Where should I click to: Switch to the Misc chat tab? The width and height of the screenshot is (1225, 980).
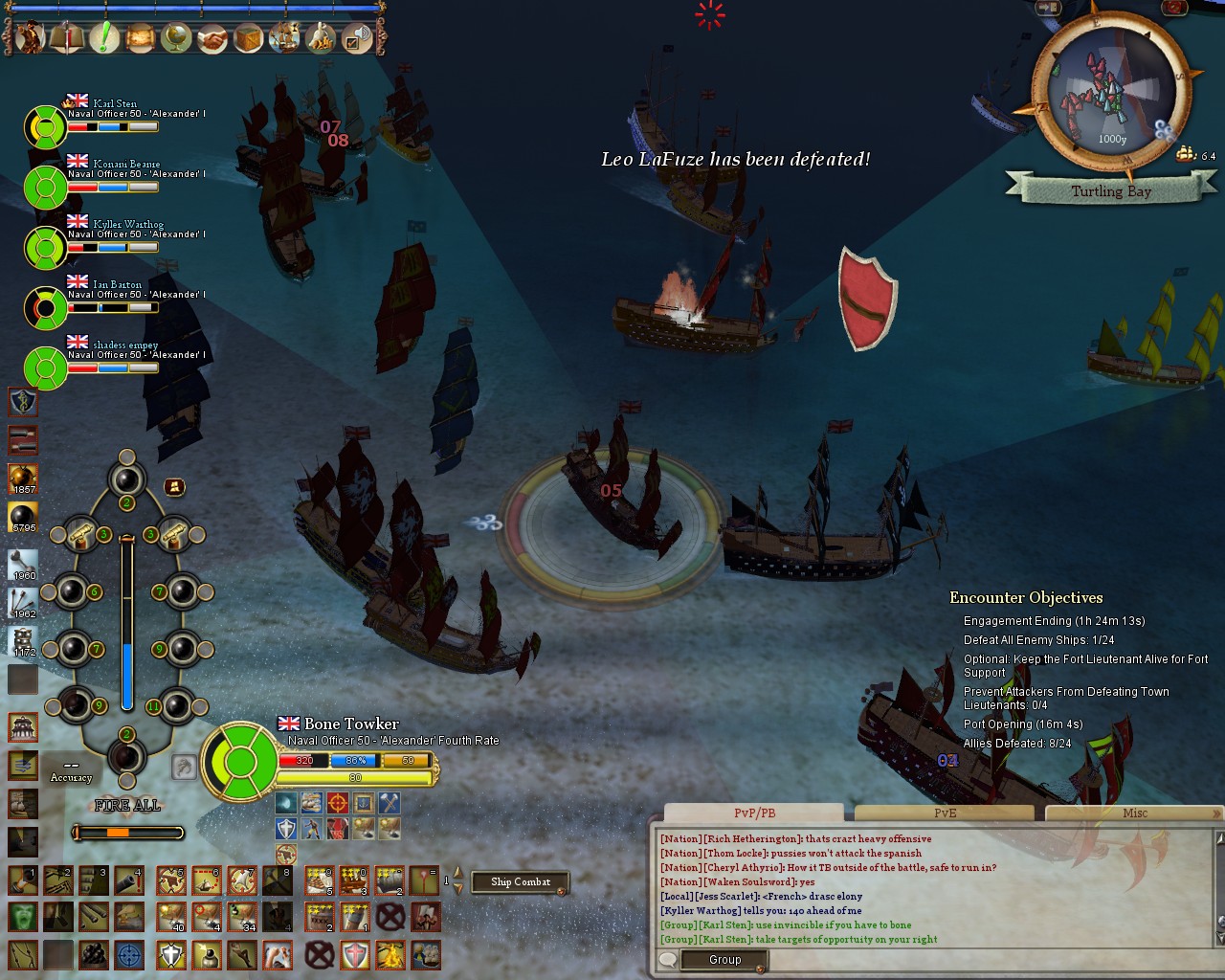pos(1134,813)
